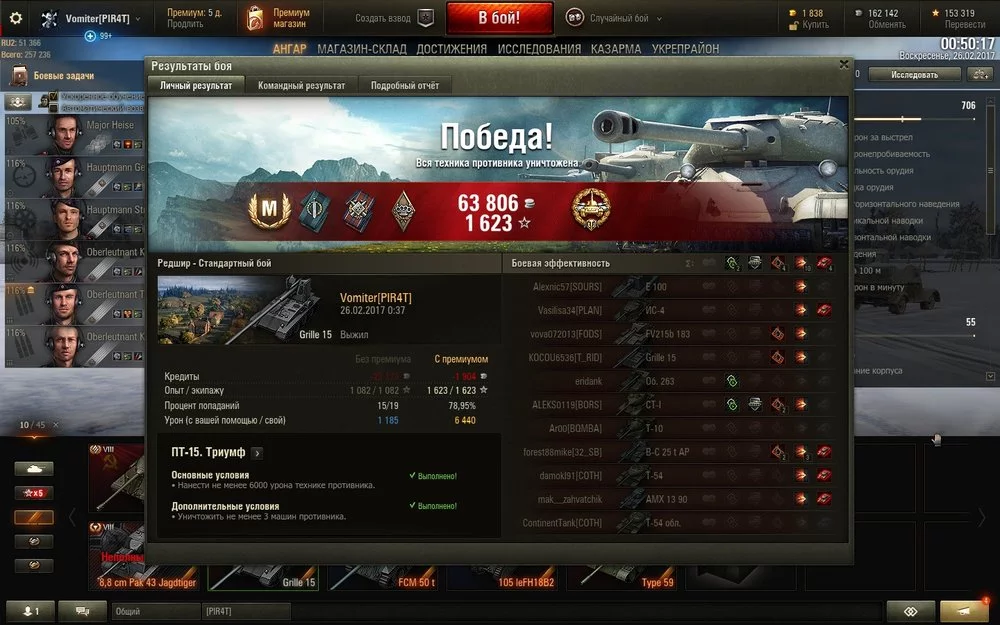Select the Личный результат tab

(196, 86)
